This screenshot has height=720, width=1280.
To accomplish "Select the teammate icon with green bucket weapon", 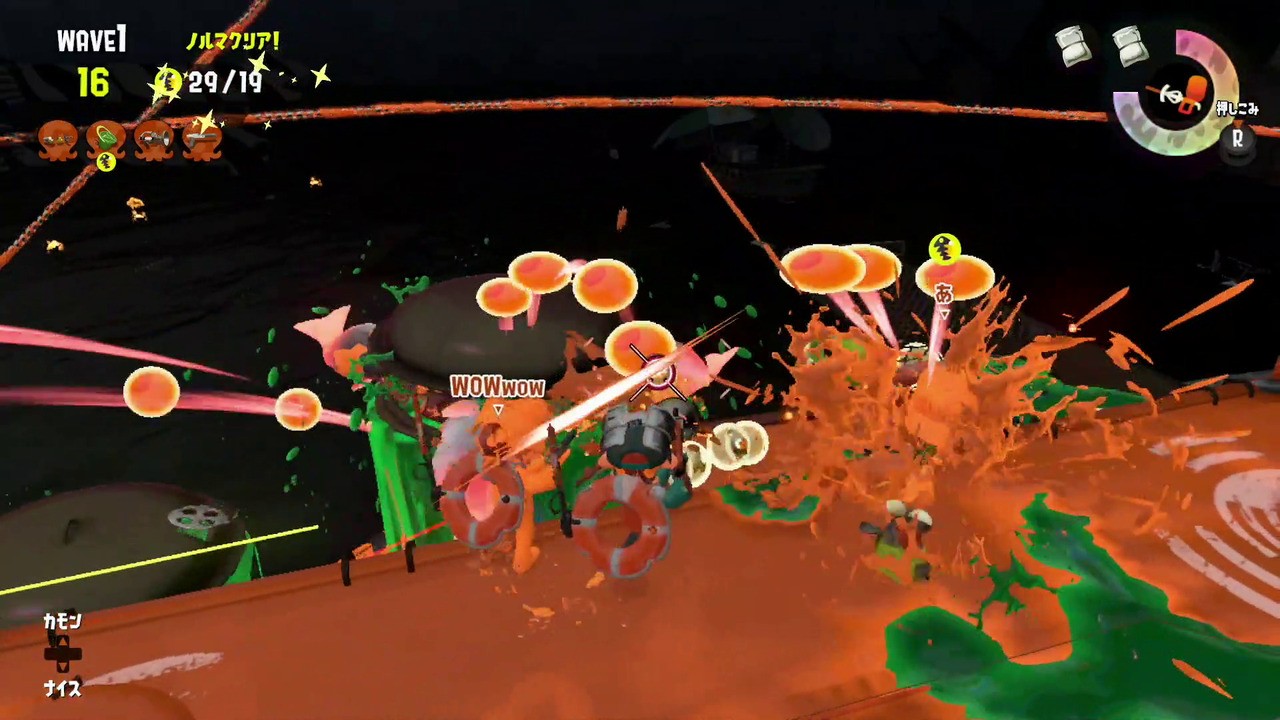I will point(105,139).
